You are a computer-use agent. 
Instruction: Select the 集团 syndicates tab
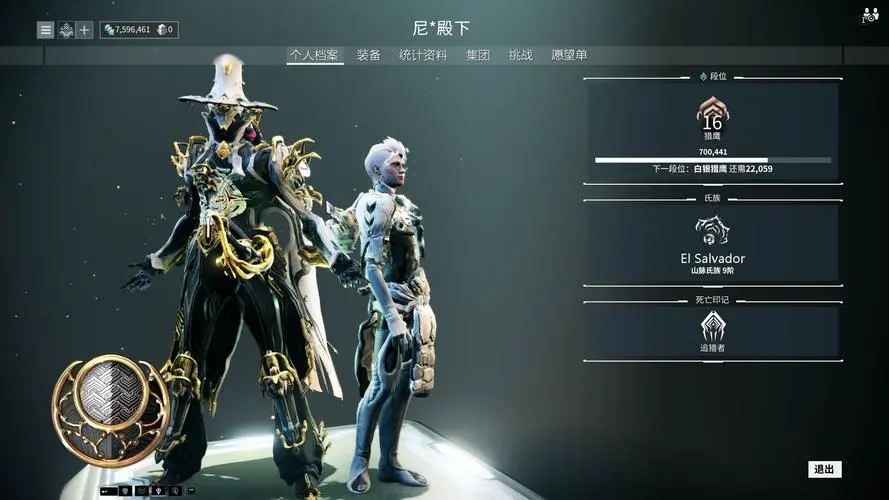pos(478,56)
